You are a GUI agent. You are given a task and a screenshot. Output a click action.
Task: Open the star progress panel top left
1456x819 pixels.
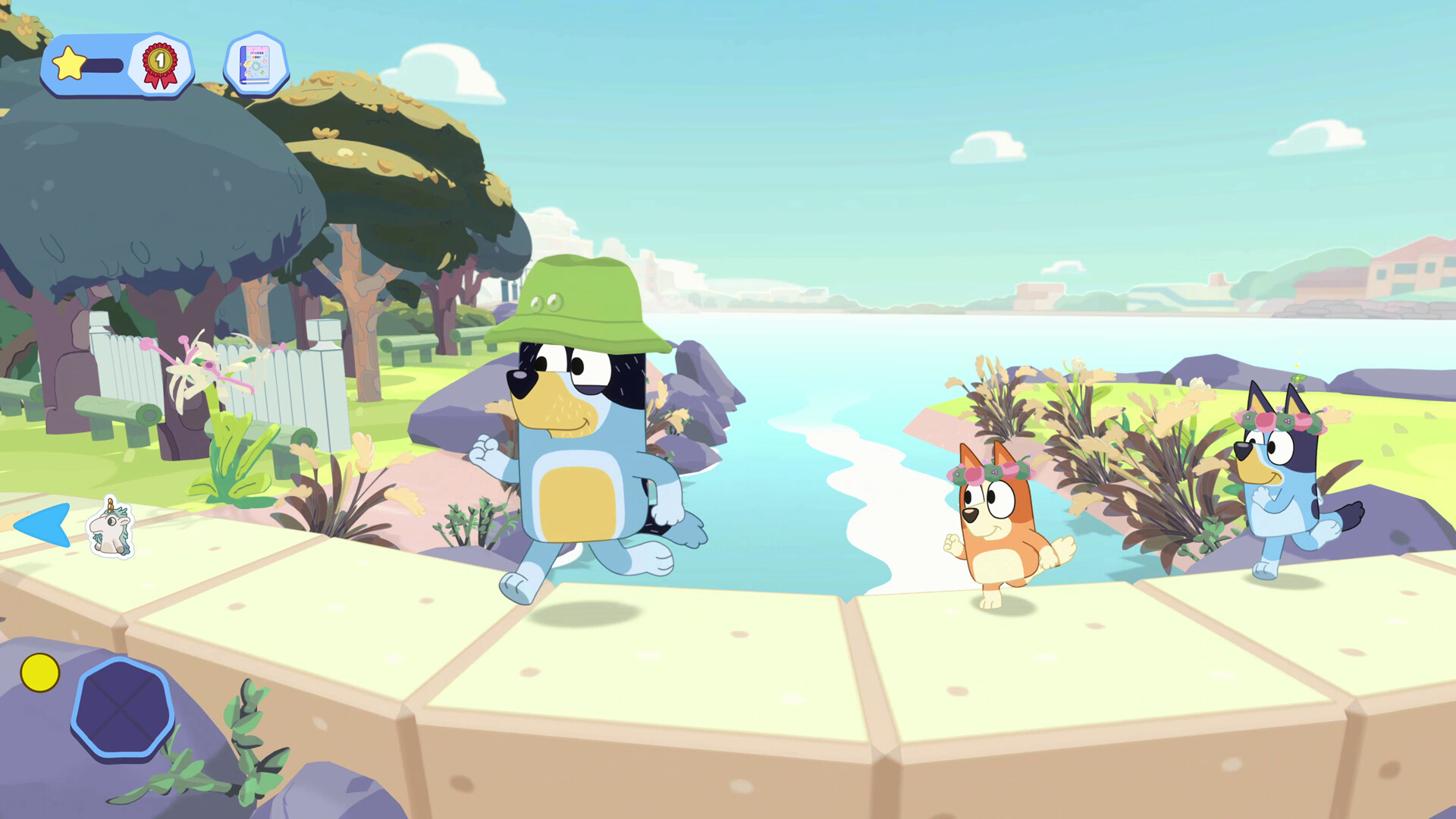(114, 64)
